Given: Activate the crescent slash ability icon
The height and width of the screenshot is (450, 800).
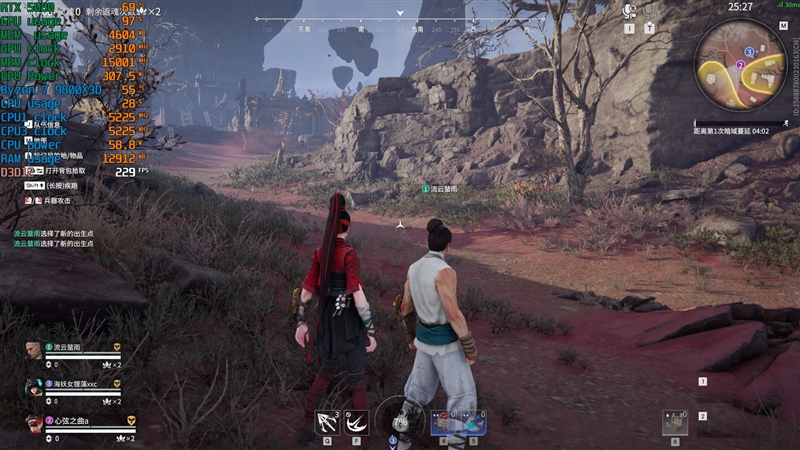Looking at the screenshot, I should click(x=357, y=423).
